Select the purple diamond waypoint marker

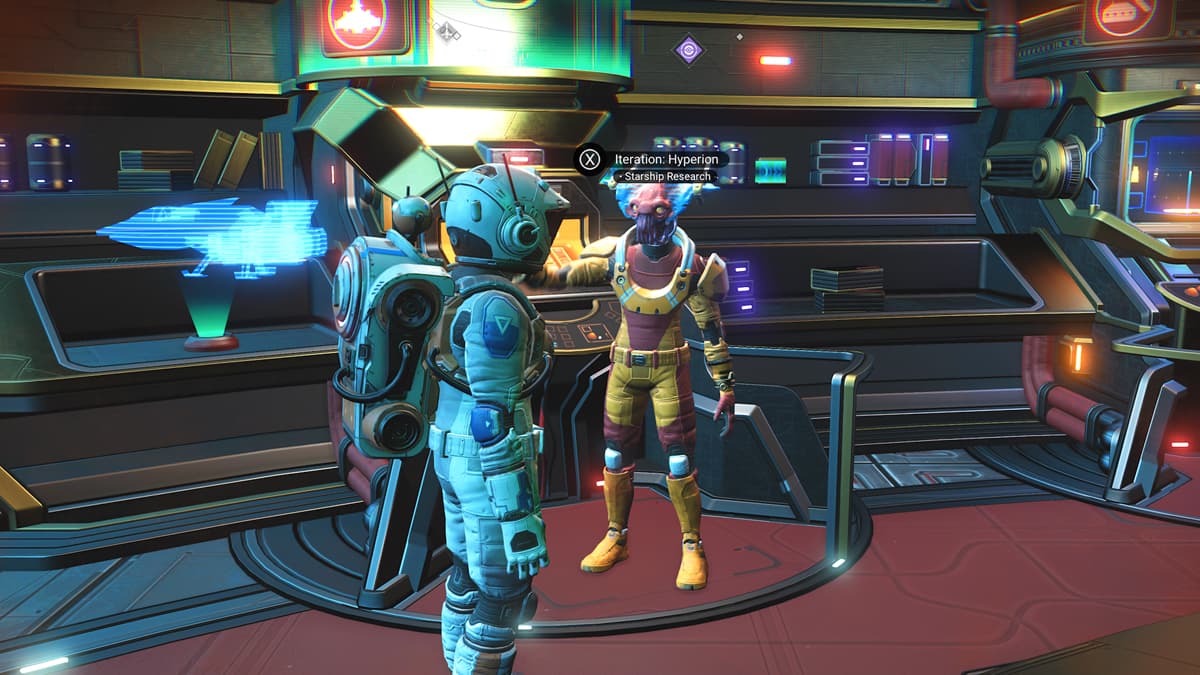688,50
